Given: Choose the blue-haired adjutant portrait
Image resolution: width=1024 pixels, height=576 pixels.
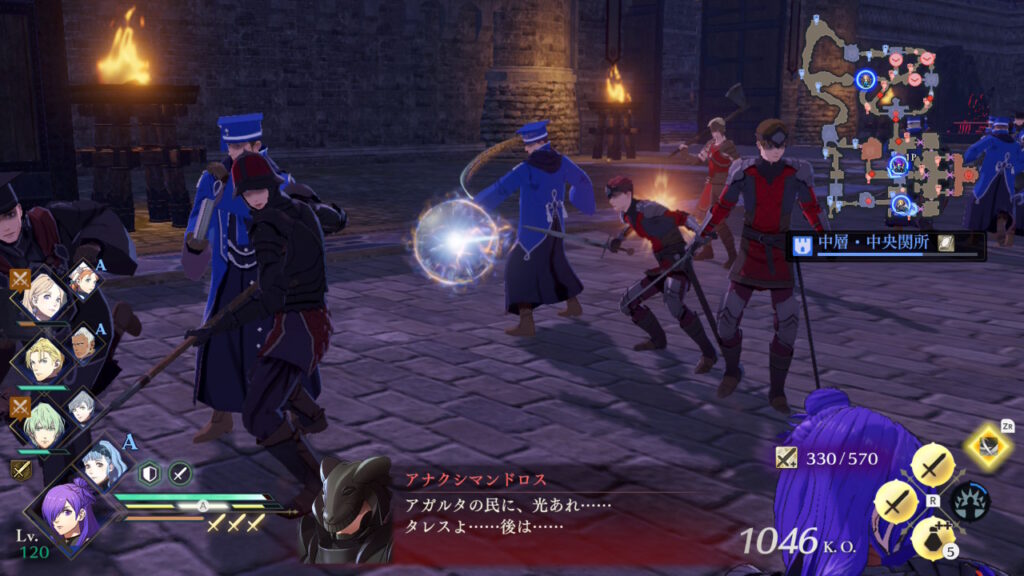Looking at the screenshot, I should coord(104,466).
